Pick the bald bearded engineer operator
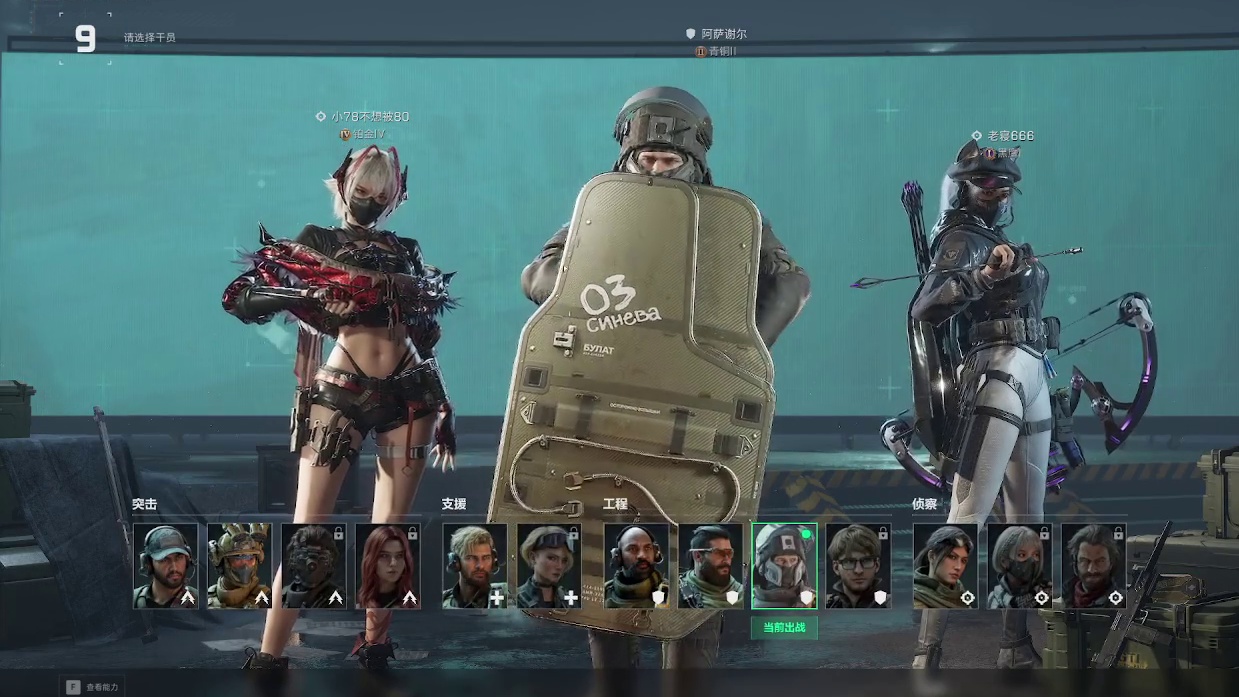 pyautogui.click(x=637, y=566)
